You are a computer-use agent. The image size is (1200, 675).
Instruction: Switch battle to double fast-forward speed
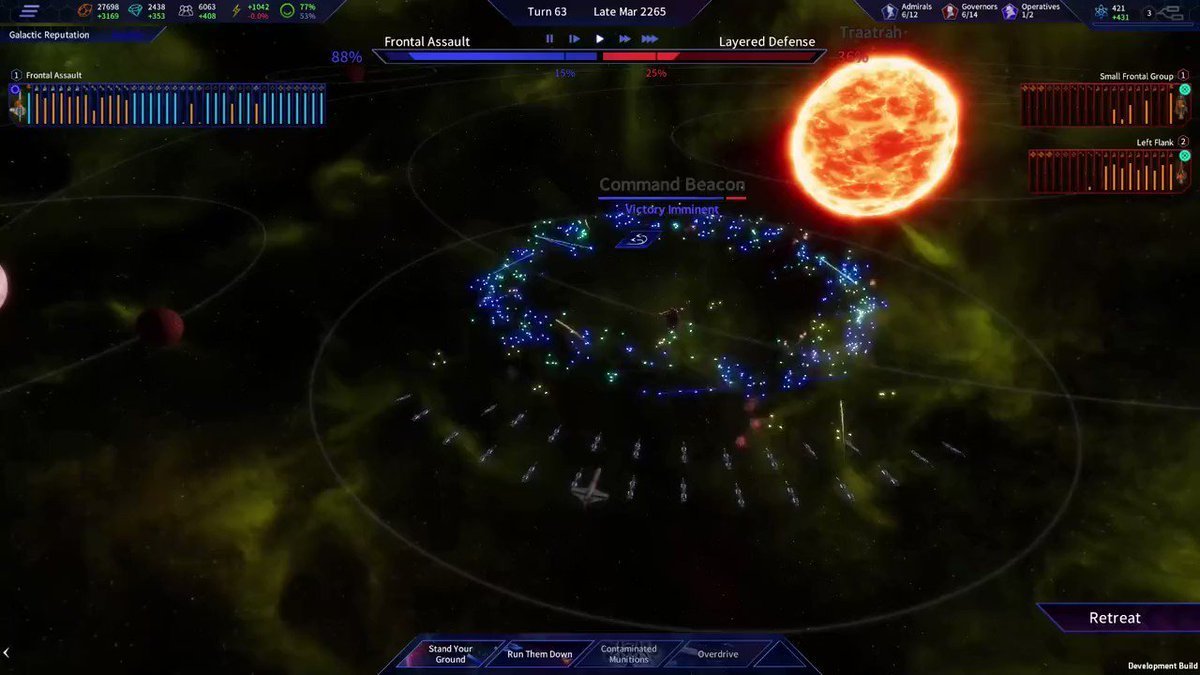click(625, 39)
